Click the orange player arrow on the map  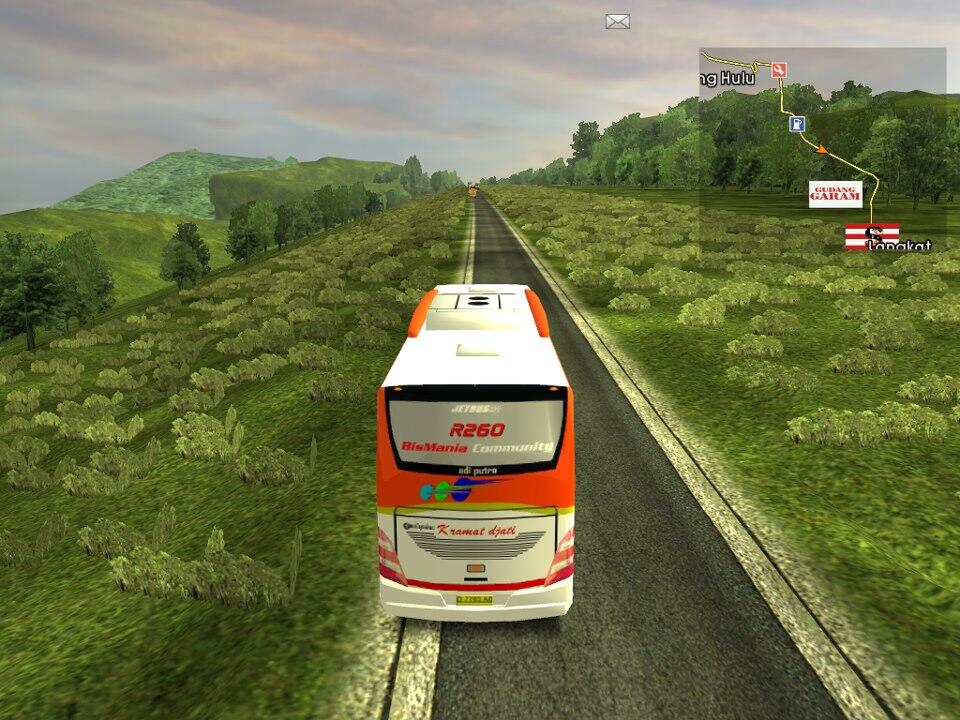pyautogui.click(x=822, y=150)
